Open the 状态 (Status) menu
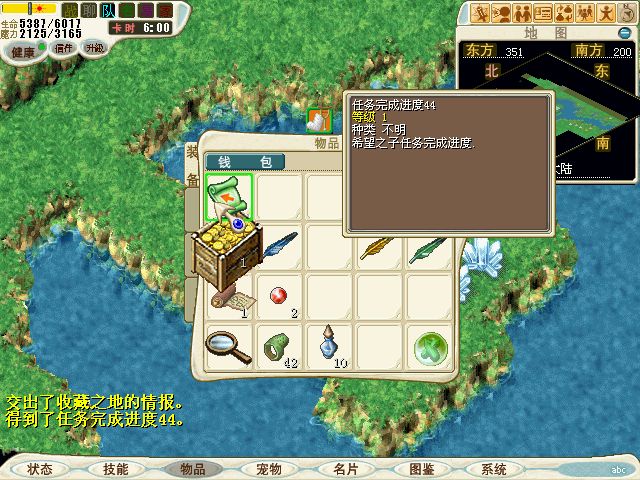 point(40,469)
